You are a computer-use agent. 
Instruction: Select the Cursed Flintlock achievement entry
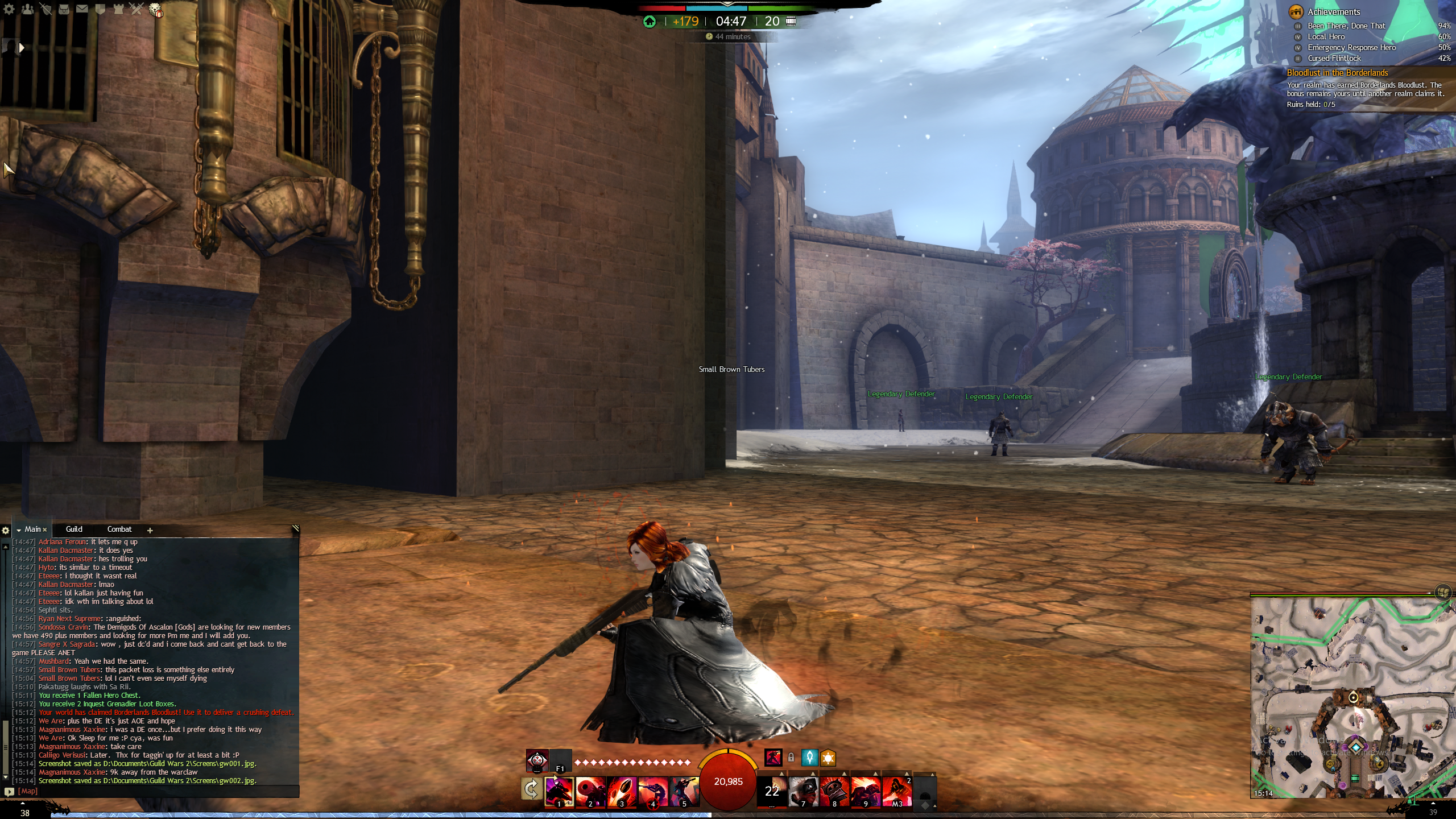[1334, 59]
